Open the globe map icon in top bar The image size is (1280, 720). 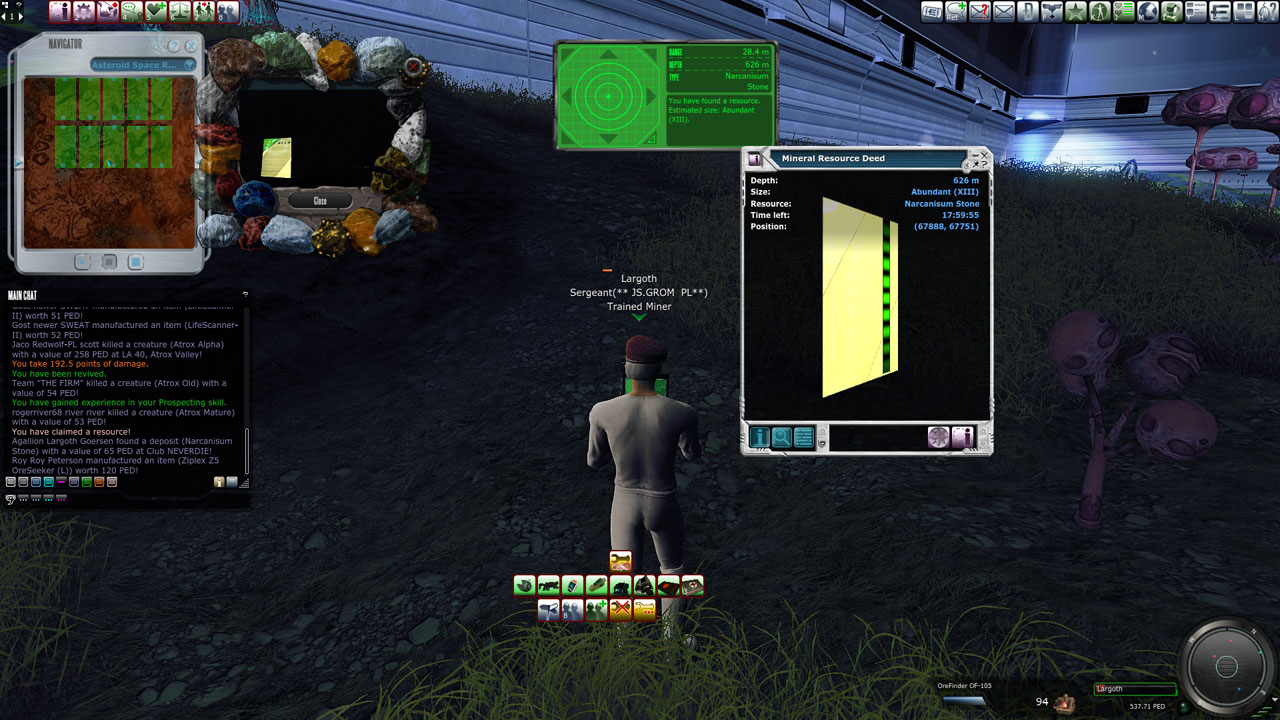1147,12
